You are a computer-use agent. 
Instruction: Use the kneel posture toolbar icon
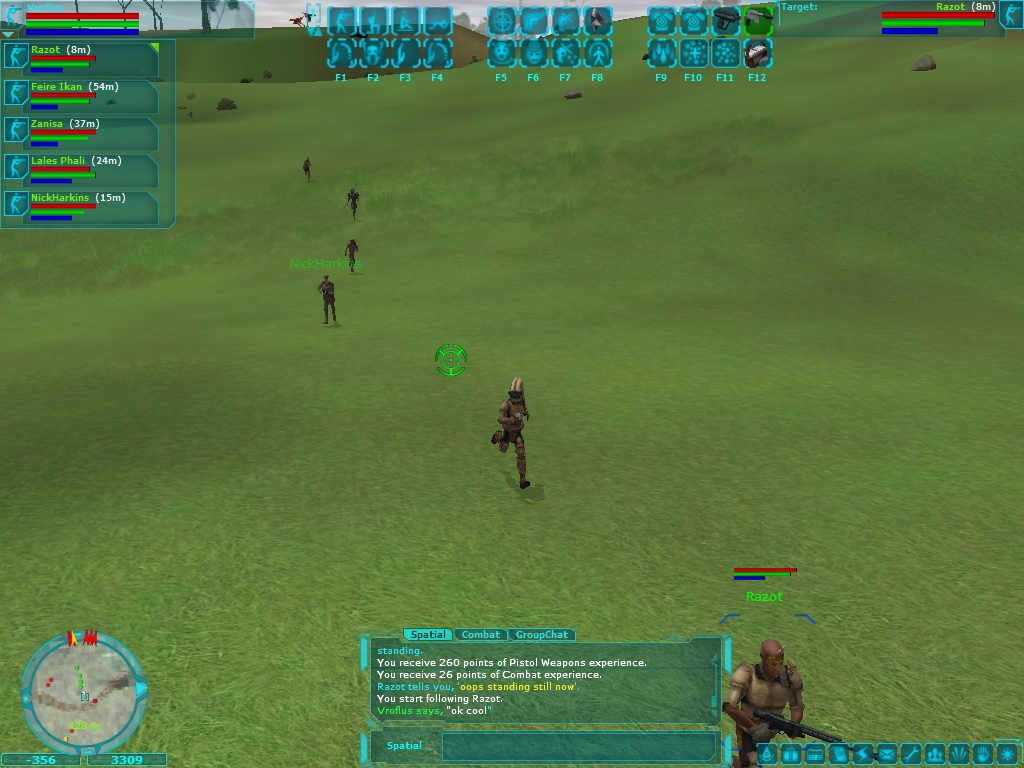374,21
